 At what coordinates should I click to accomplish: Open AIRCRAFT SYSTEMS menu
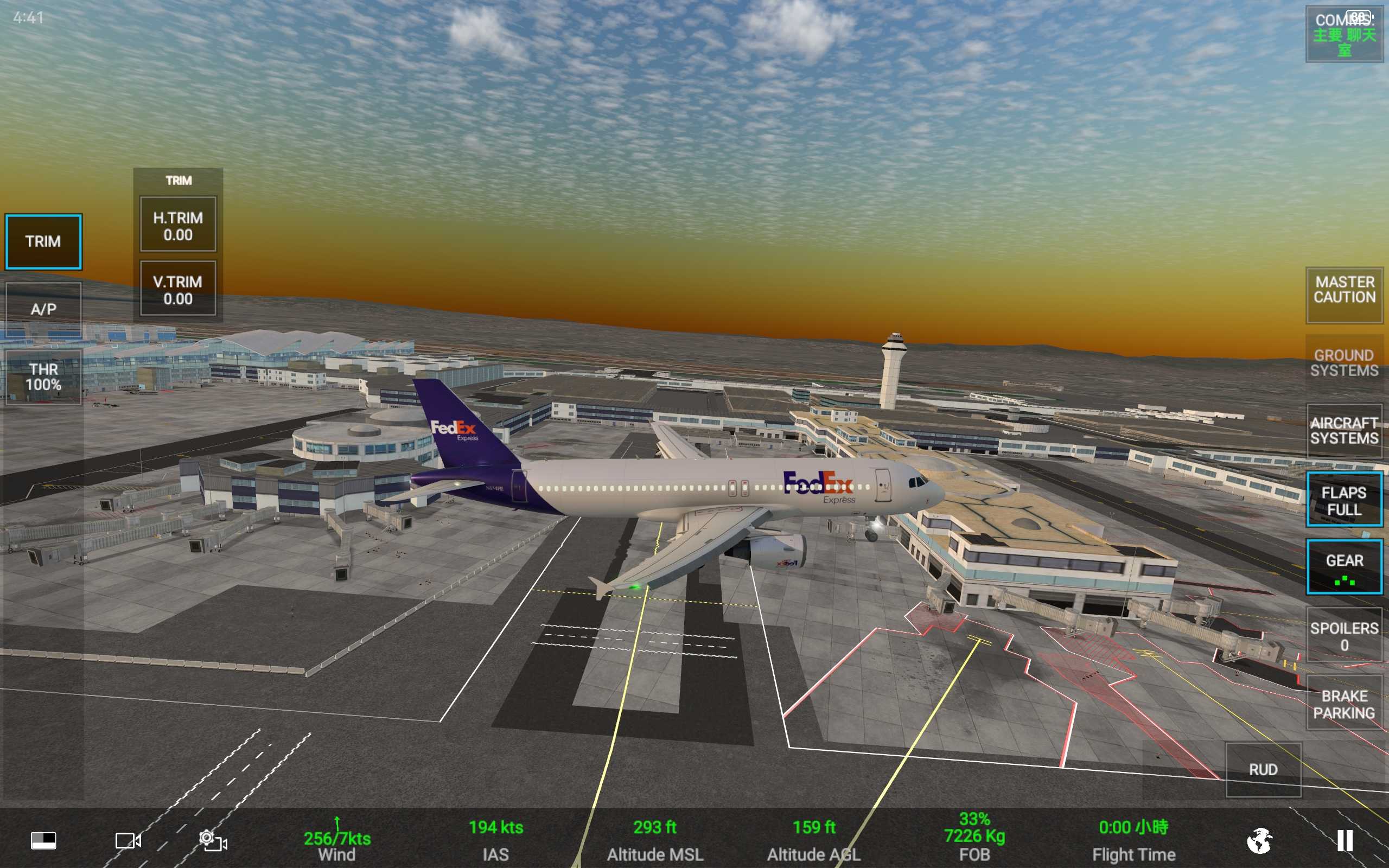coord(1344,431)
